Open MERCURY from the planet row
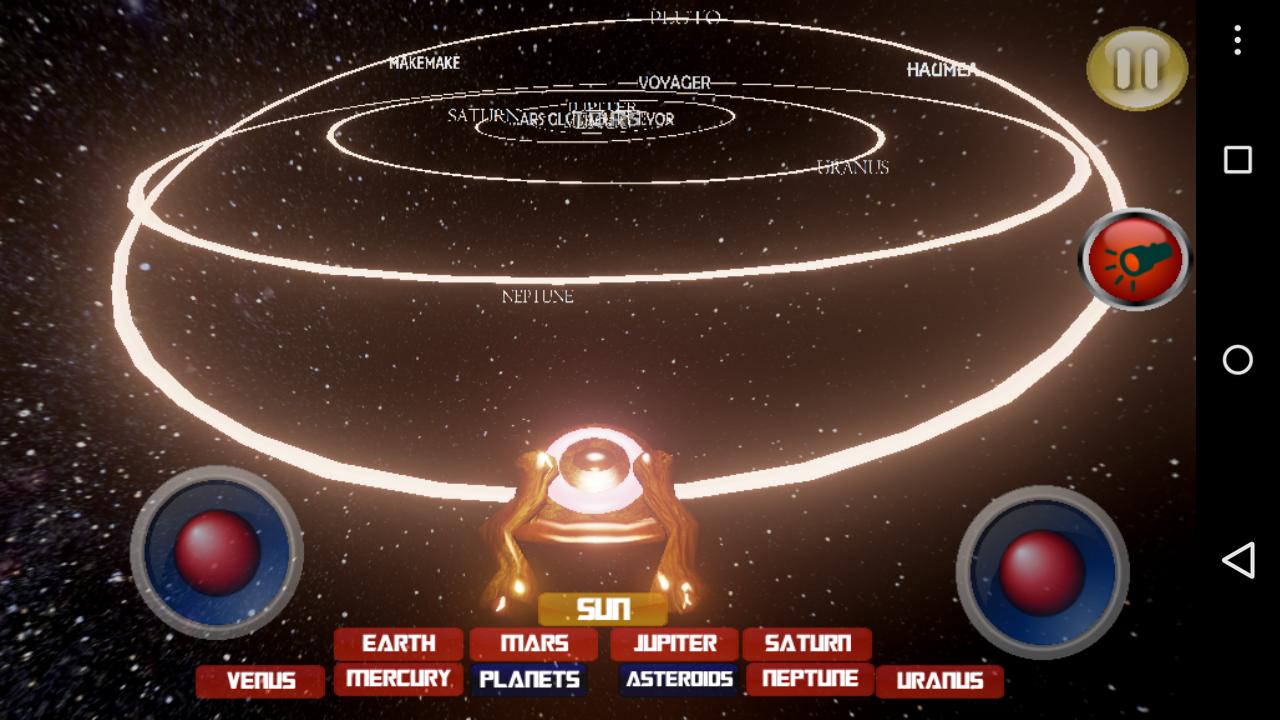Viewport: 1280px width, 720px height. (398, 679)
